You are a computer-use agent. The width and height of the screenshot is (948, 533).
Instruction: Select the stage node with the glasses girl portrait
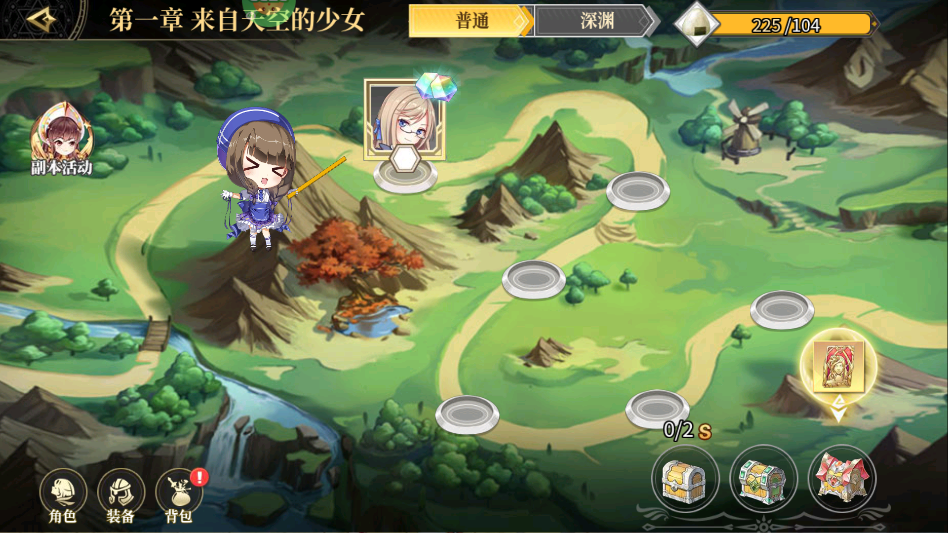[404, 120]
